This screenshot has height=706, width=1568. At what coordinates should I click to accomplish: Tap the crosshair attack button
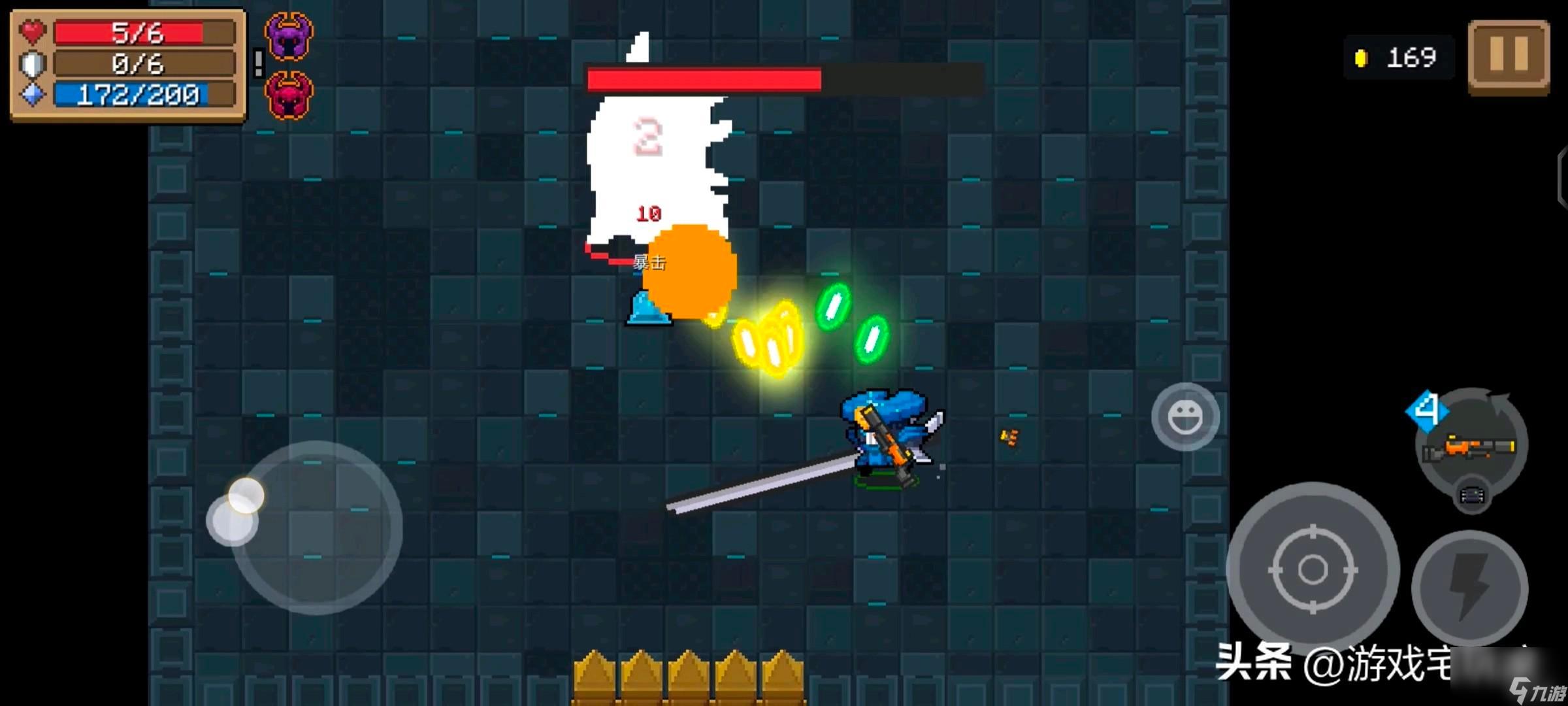1313,568
